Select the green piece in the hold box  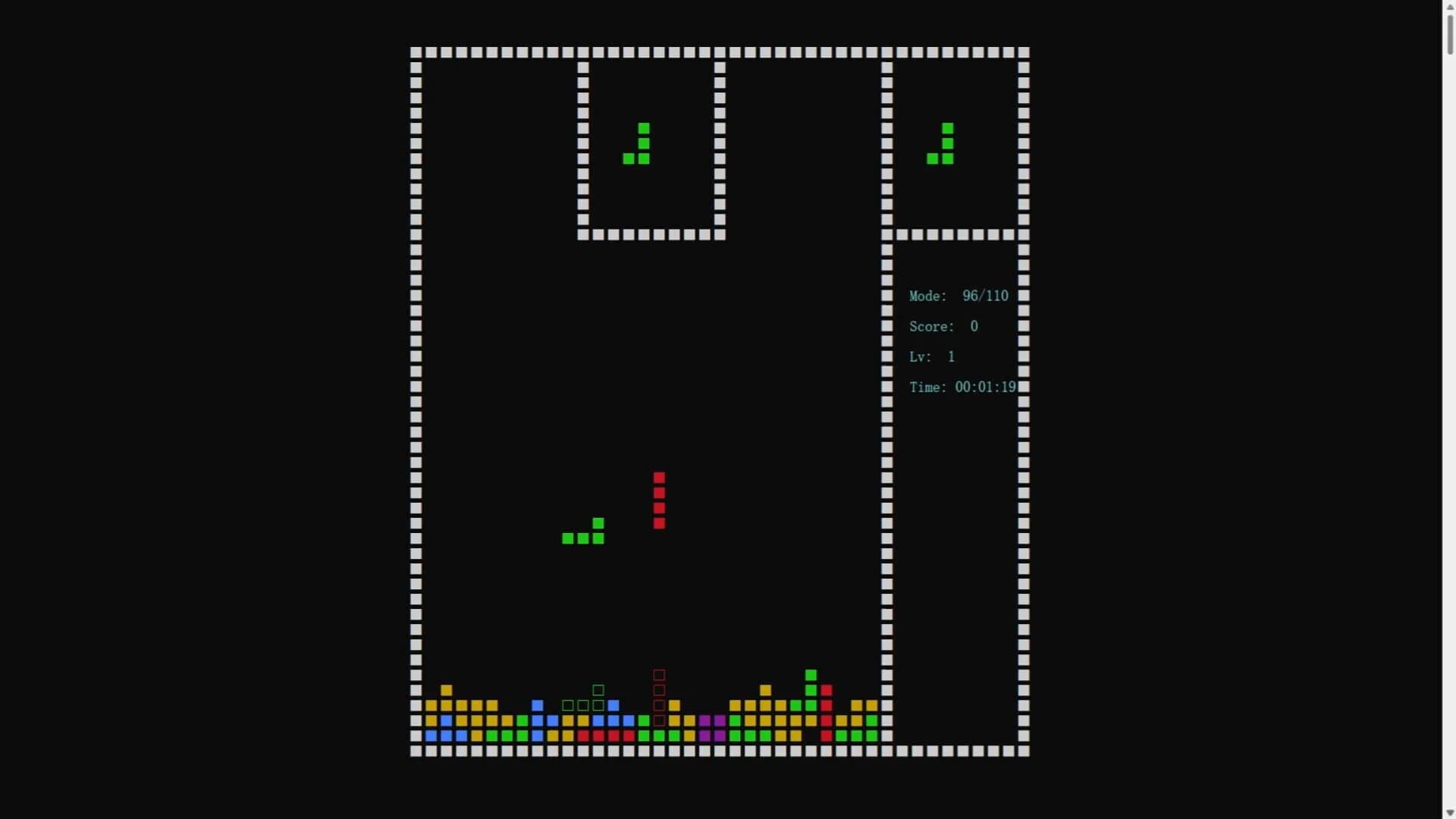(x=637, y=144)
